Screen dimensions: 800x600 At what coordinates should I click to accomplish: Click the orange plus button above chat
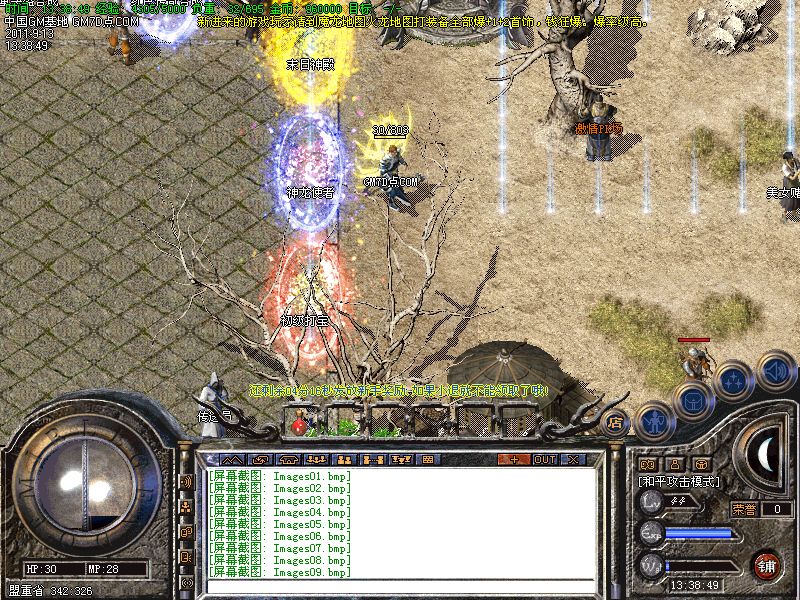514,459
